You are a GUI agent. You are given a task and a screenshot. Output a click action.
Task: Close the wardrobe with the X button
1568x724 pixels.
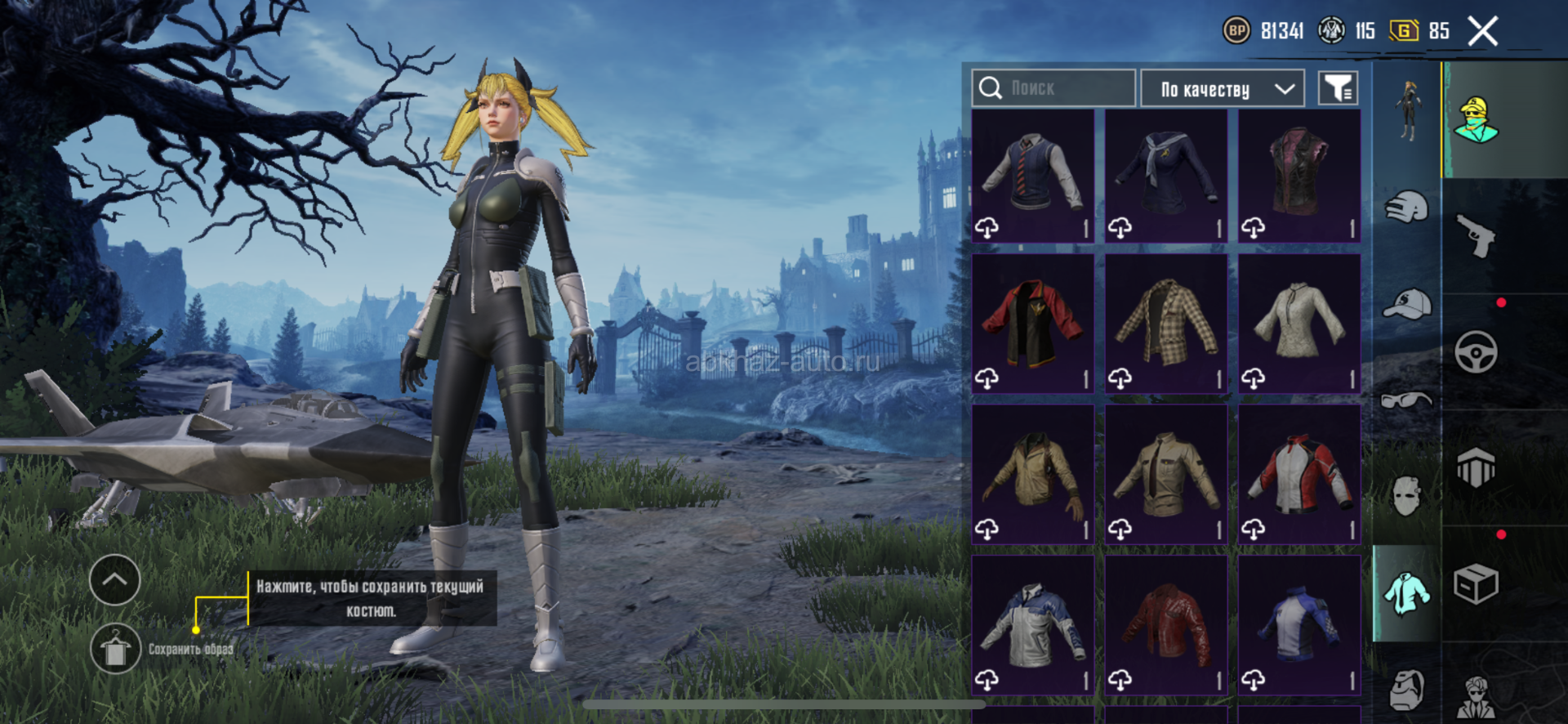[1482, 32]
